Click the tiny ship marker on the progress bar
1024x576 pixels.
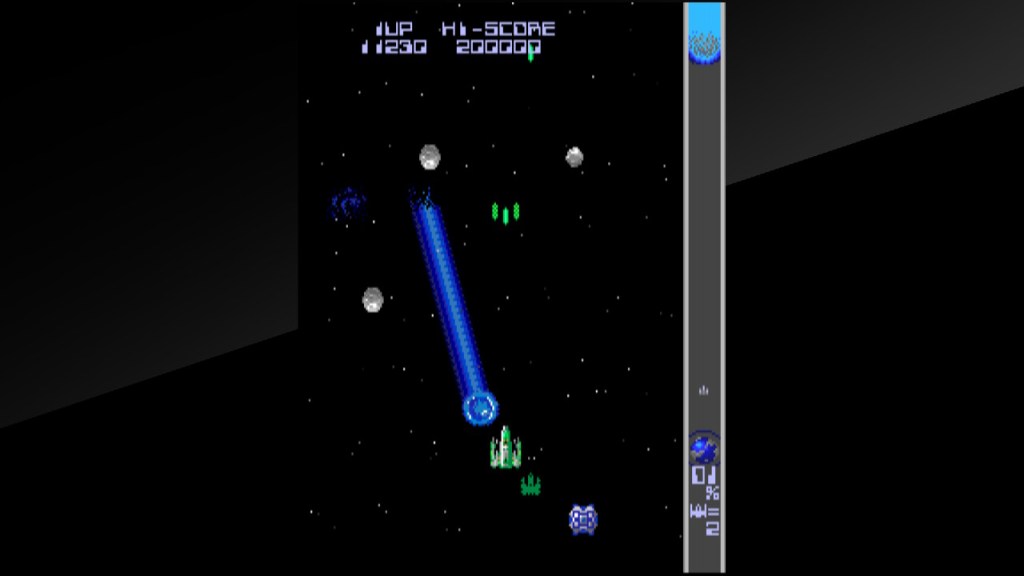point(704,390)
